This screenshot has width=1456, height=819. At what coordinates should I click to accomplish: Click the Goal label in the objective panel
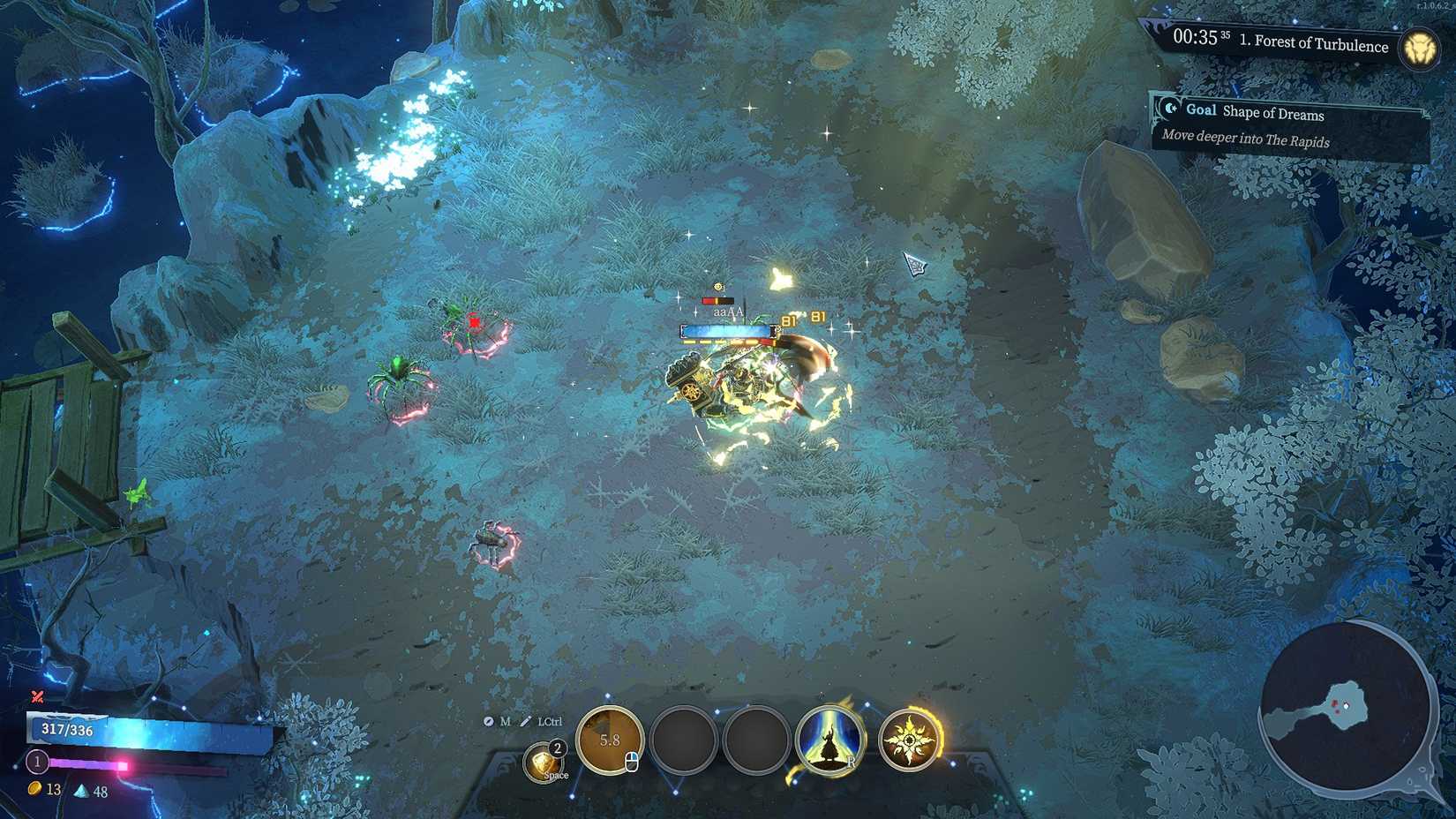1202,110
